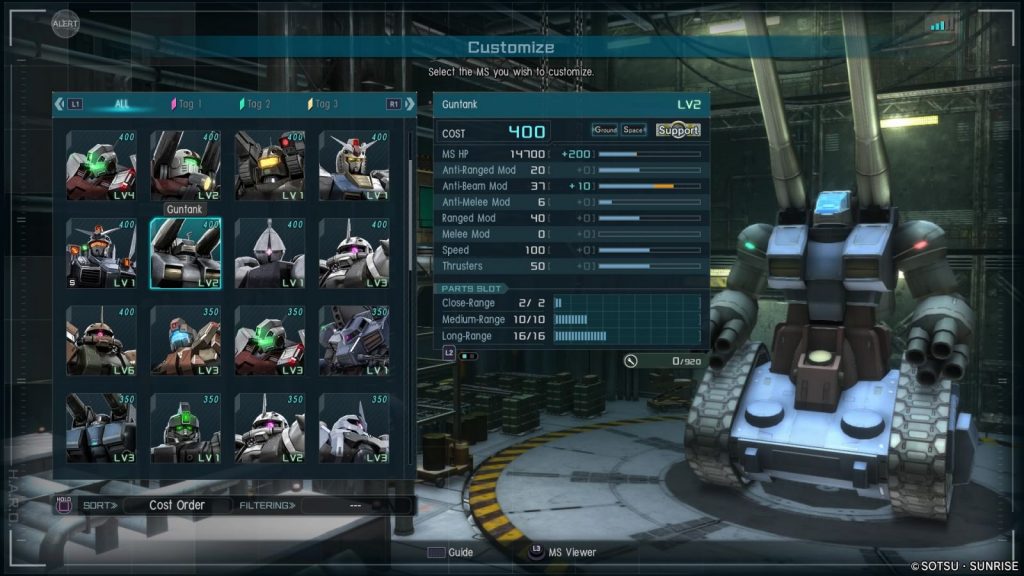Screen dimensions: 1024x576
Task: Show the Tag 3 tab
Action: (x=323, y=104)
